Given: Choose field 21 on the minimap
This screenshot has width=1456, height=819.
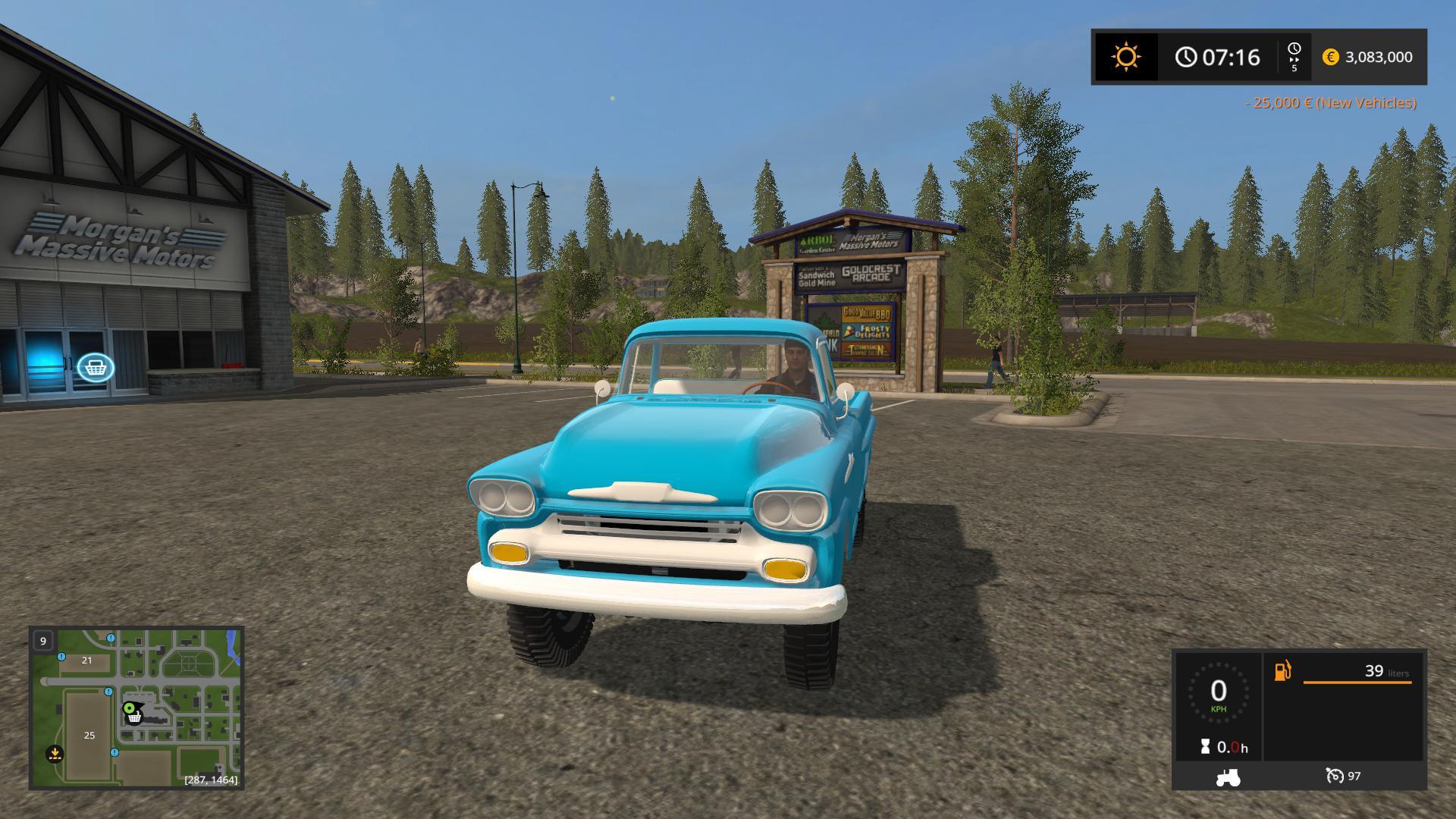Looking at the screenshot, I should click(86, 661).
